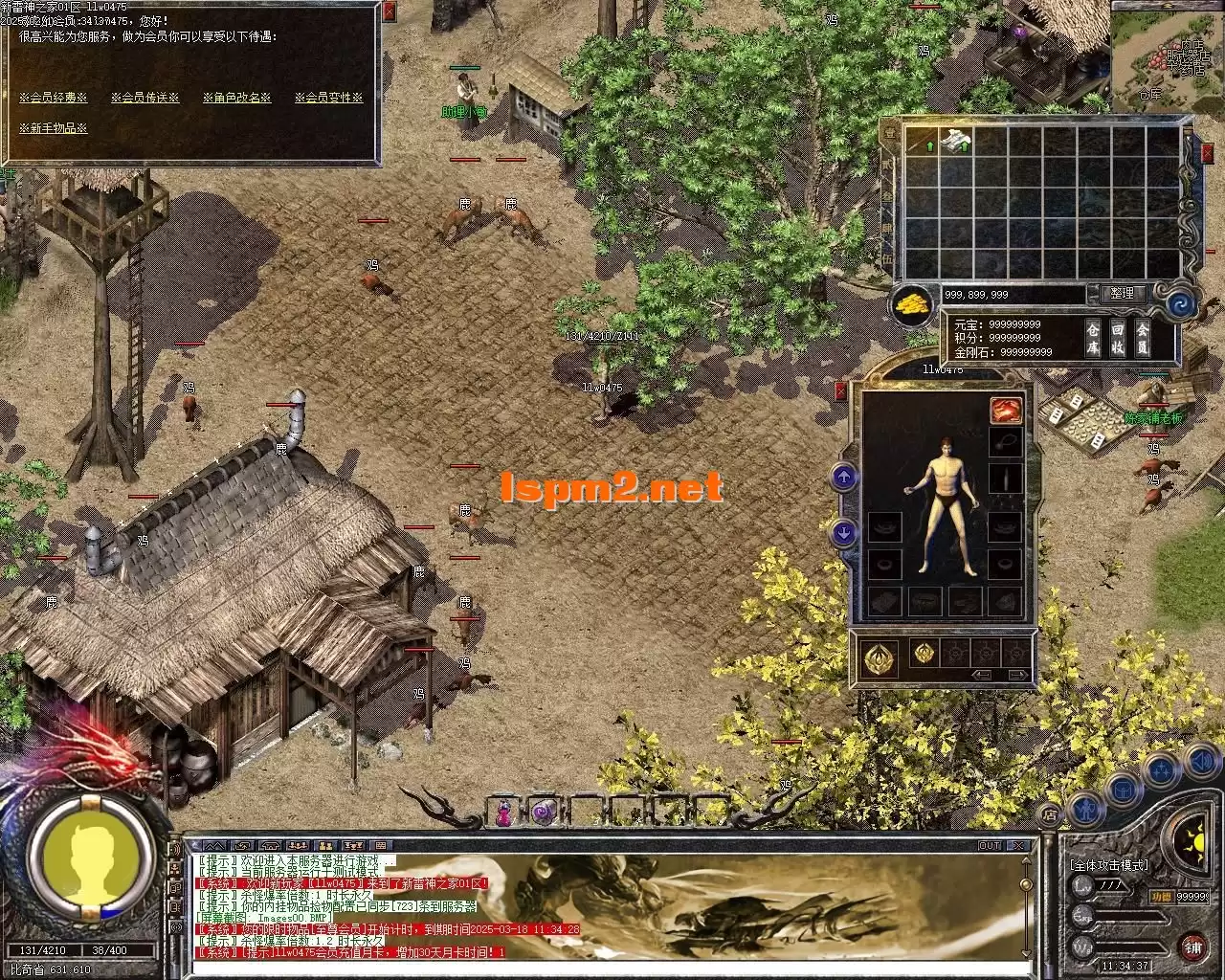The image size is (1225, 980).
Task: Click the red 铺 stall button
Action: (x=1192, y=947)
